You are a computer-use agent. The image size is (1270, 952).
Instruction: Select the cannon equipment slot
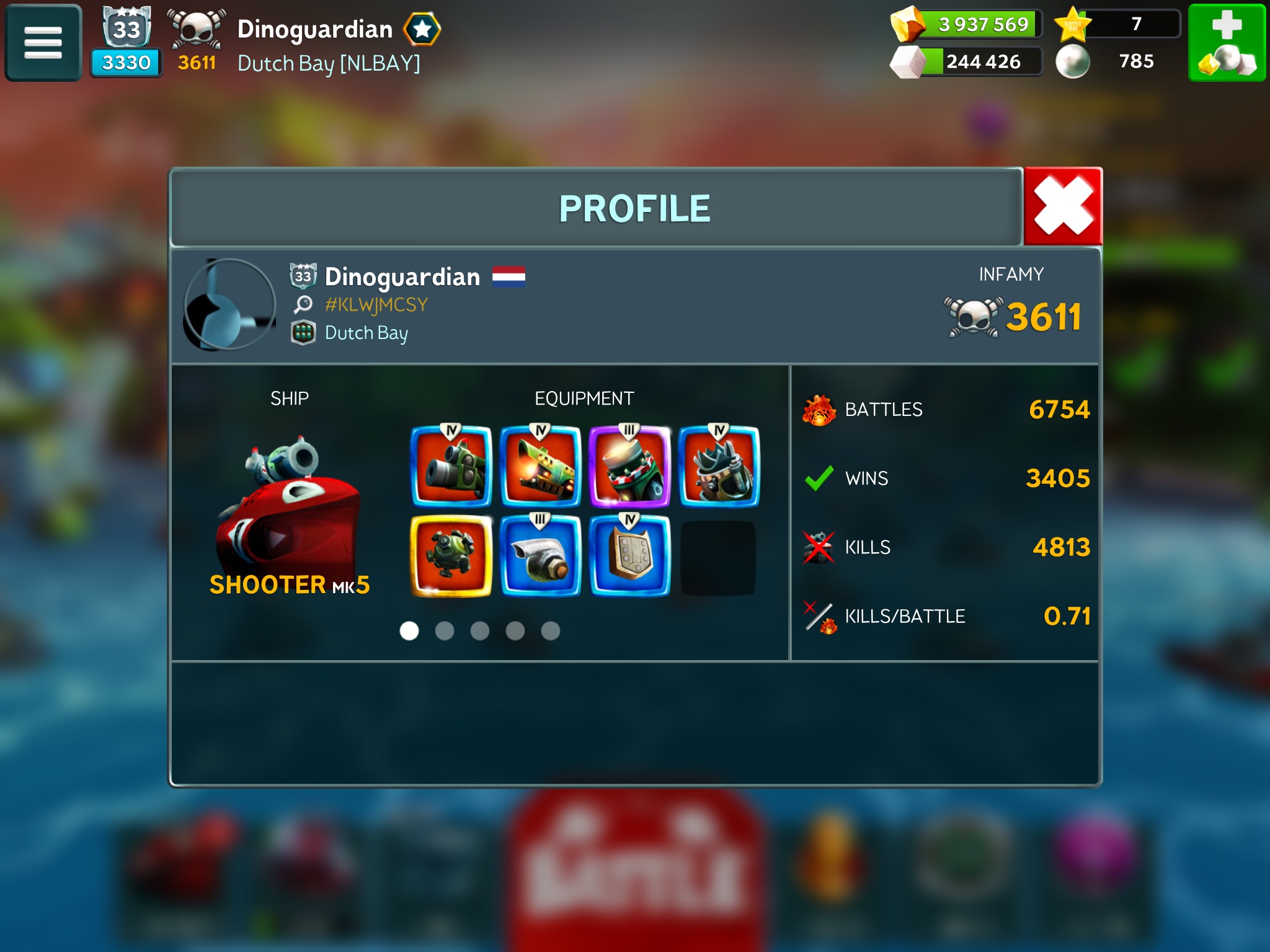451,466
